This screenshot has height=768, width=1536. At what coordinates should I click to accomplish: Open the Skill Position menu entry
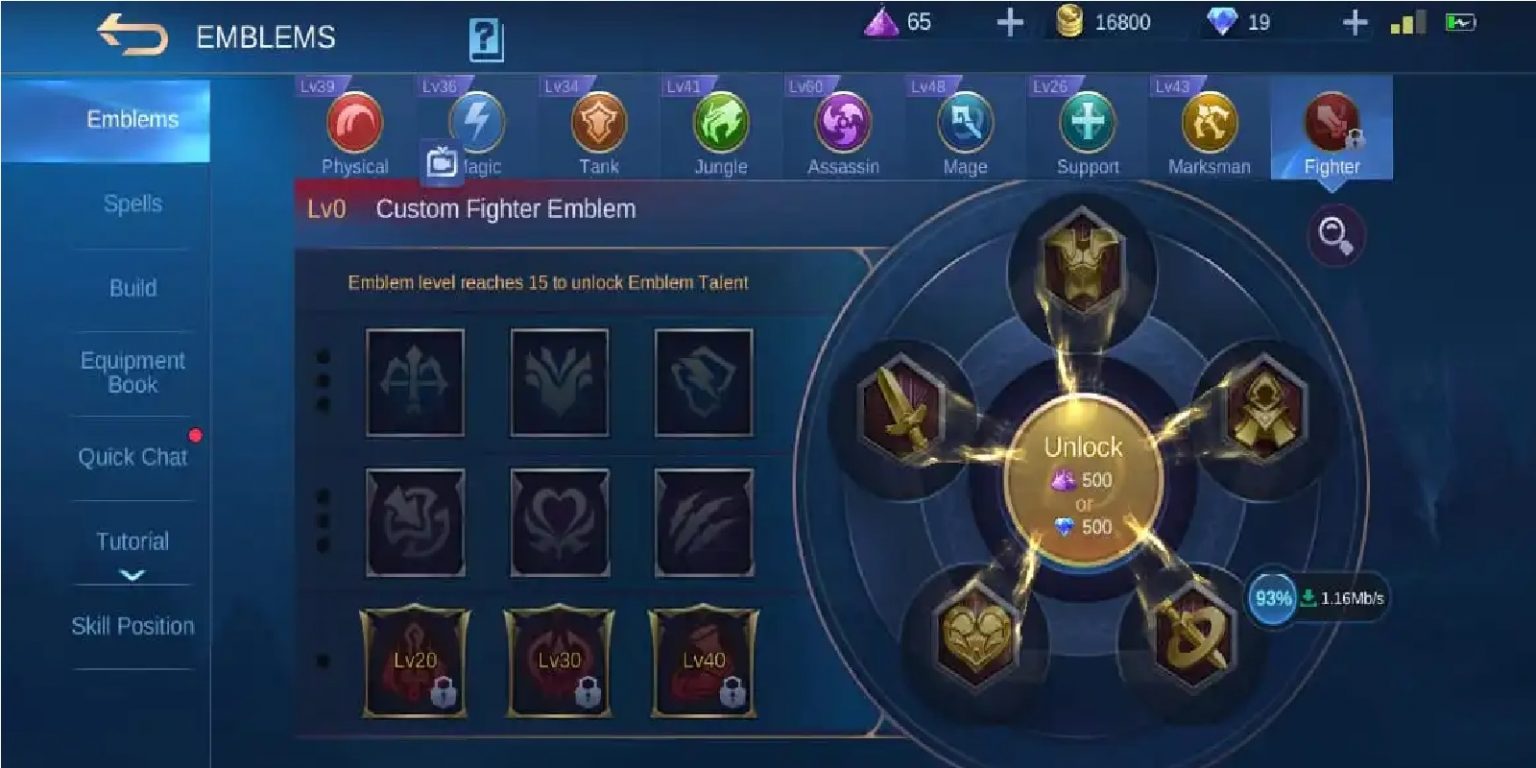[133, 626]
